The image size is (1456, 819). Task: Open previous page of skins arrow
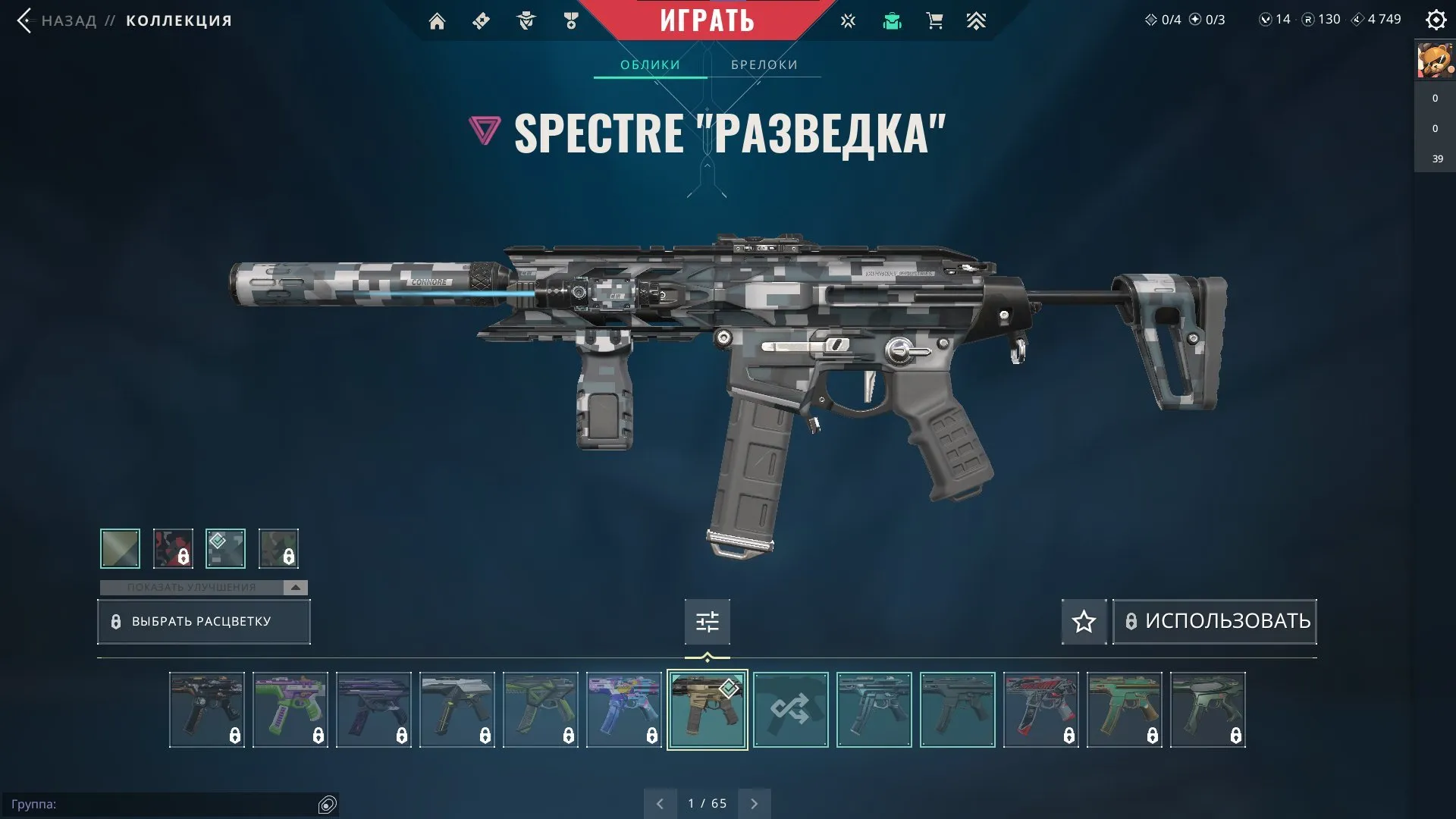click(659, 802)
